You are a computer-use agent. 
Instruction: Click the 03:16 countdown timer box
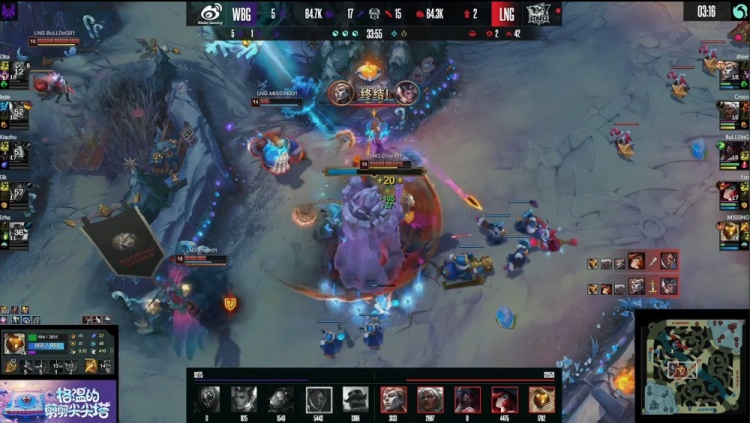tap(706, 11)
